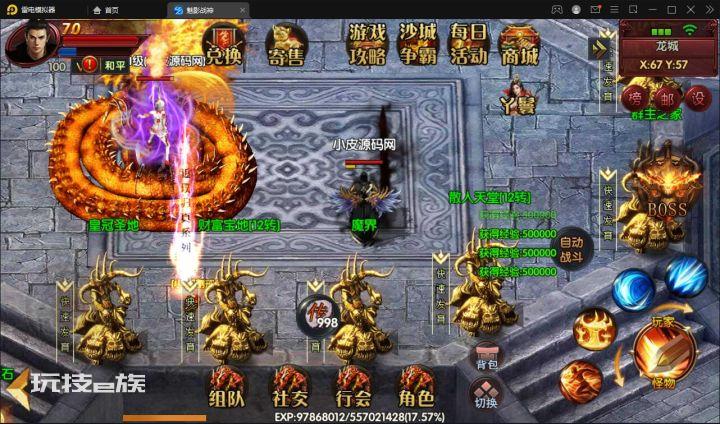Open the 背包 backpack
720x424 pixels.
pyautogui.click(x=486, y=357)
